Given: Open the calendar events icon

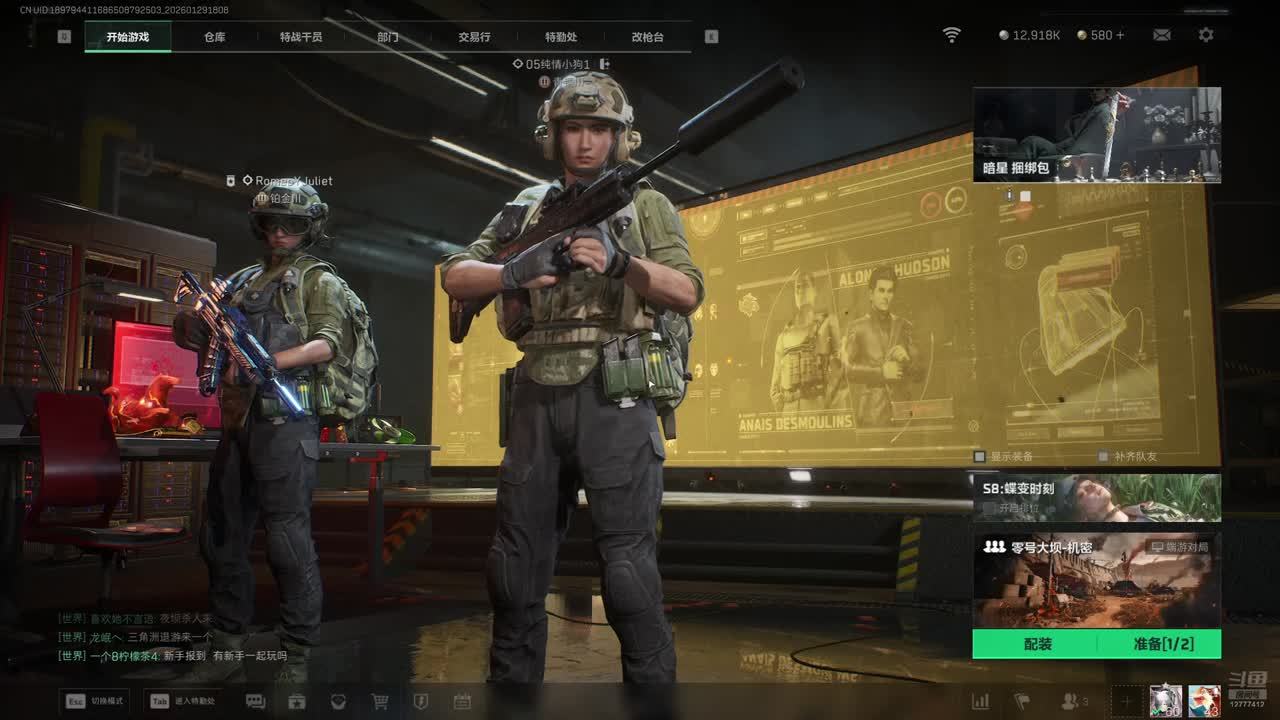Looking at the screenshot, I should (462, 702).
